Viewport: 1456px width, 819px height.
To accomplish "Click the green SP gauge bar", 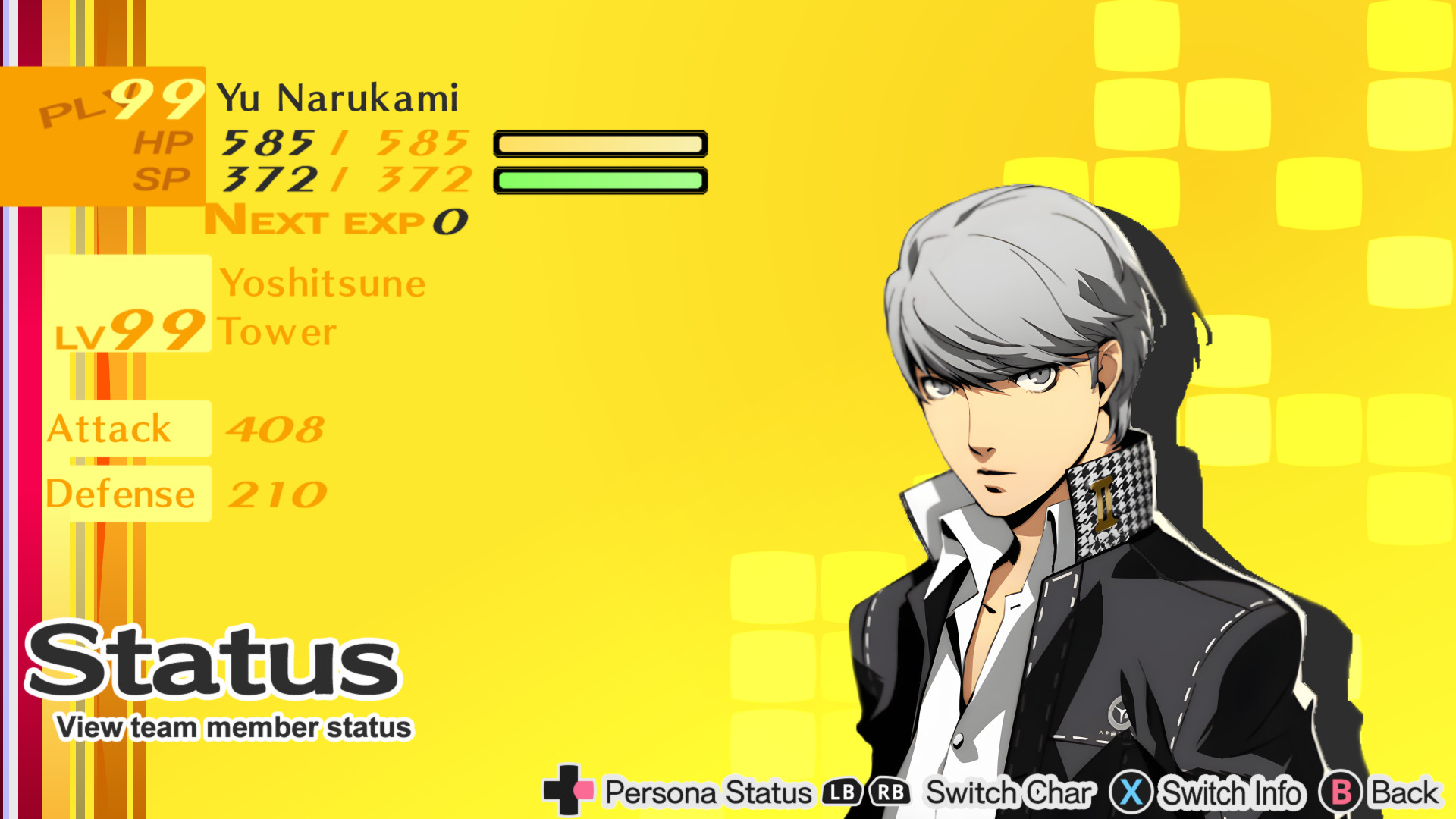I will click(x=599, y=178).
